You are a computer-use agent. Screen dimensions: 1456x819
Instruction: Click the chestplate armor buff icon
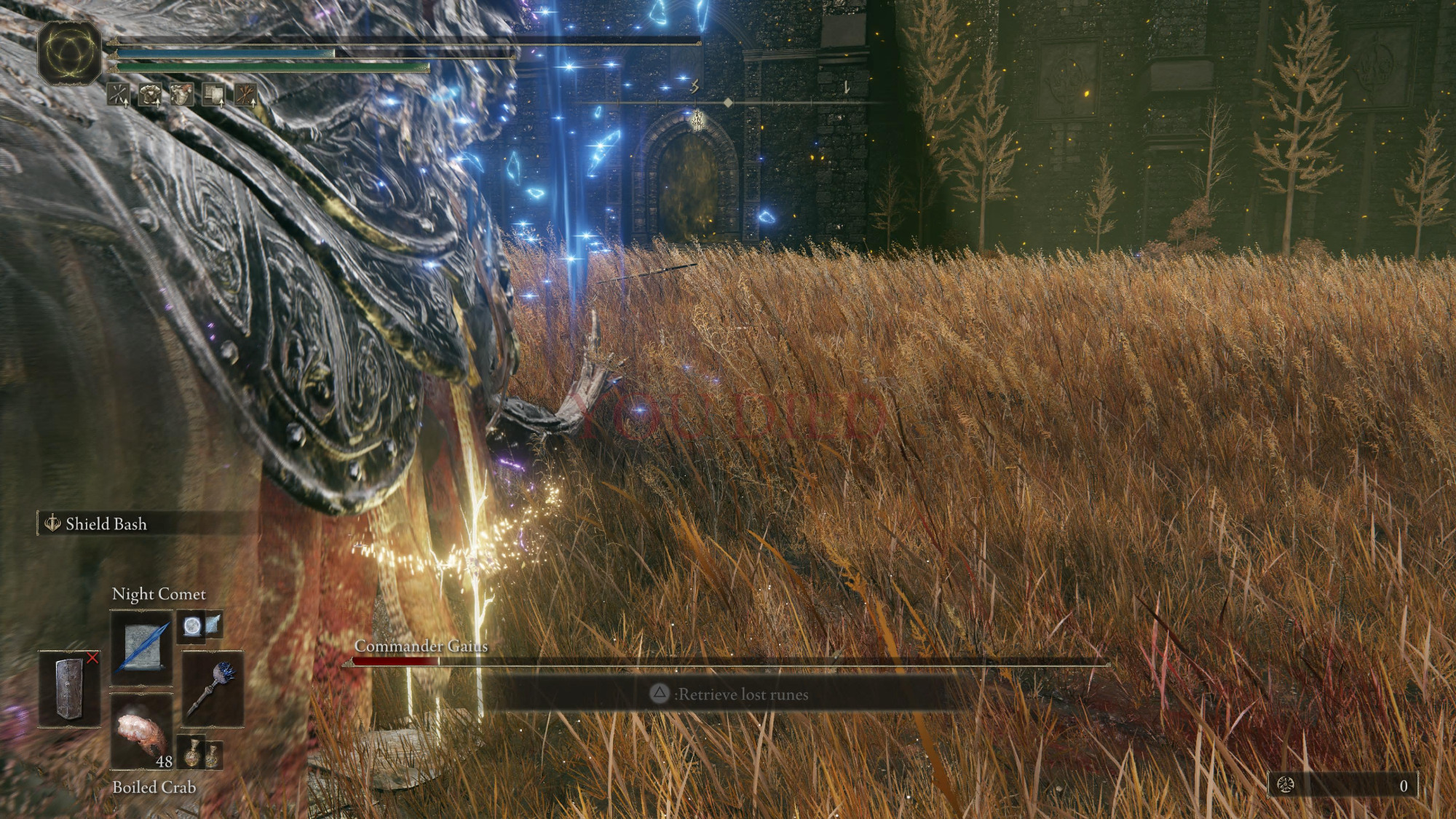pos(150,94)
